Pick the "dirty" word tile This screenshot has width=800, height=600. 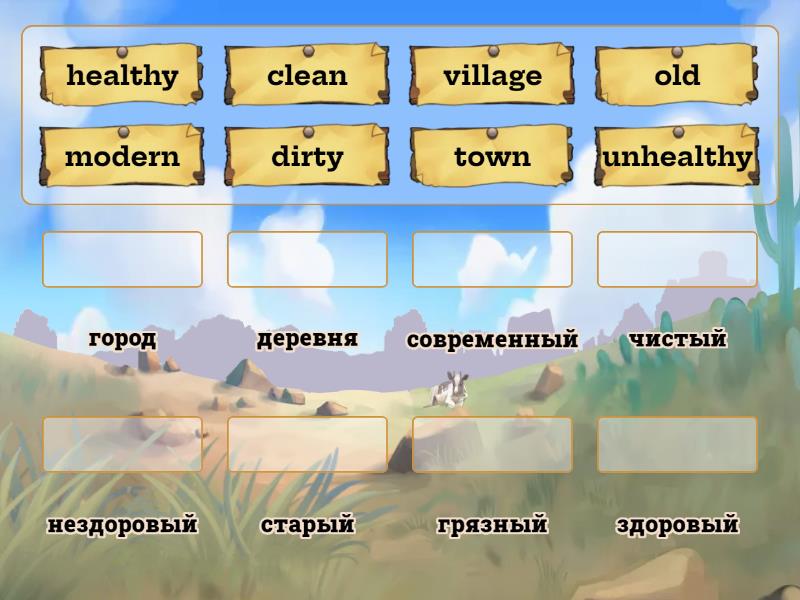(307, 156)
